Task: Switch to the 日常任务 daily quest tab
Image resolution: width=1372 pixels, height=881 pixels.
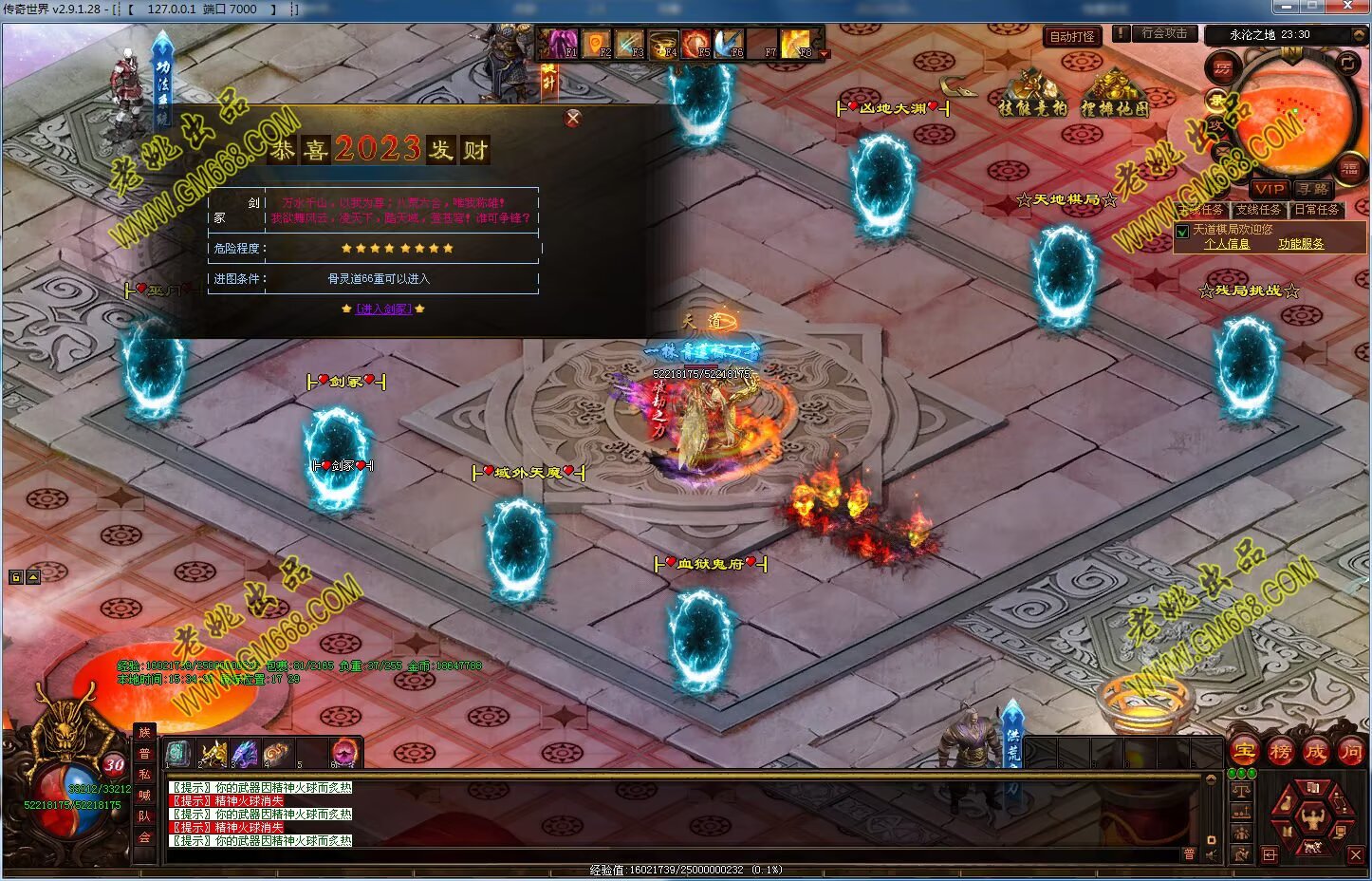Action: (x=1316, y=210)
